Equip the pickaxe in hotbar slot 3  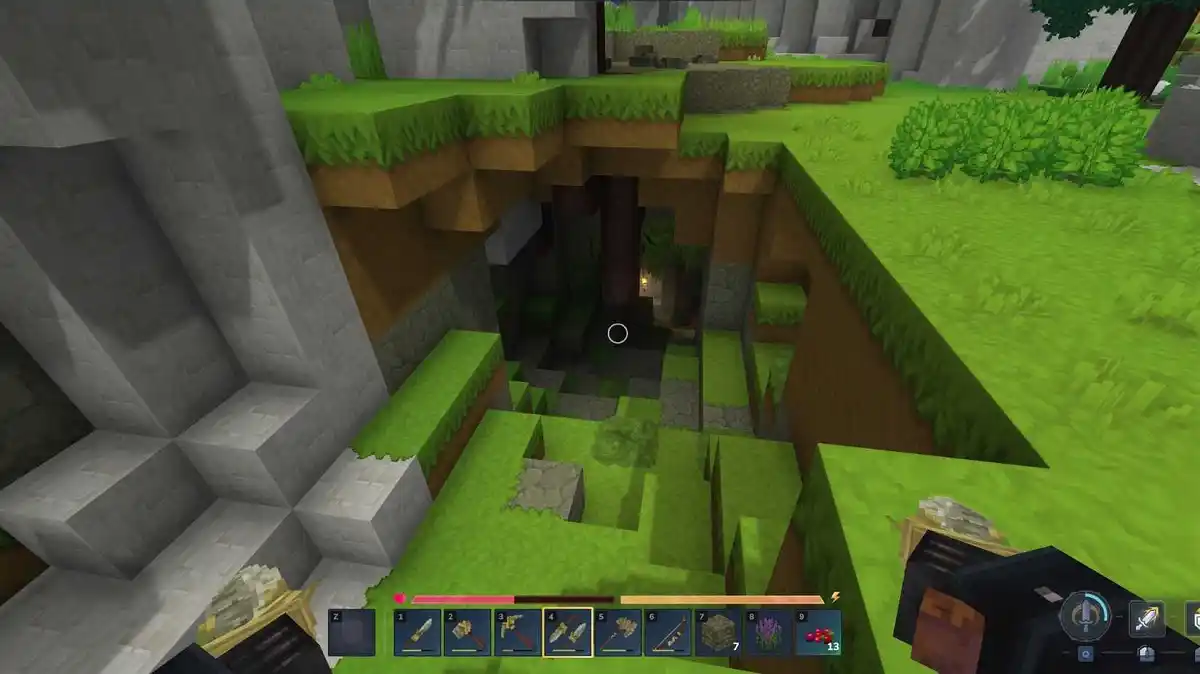(517, 633)
